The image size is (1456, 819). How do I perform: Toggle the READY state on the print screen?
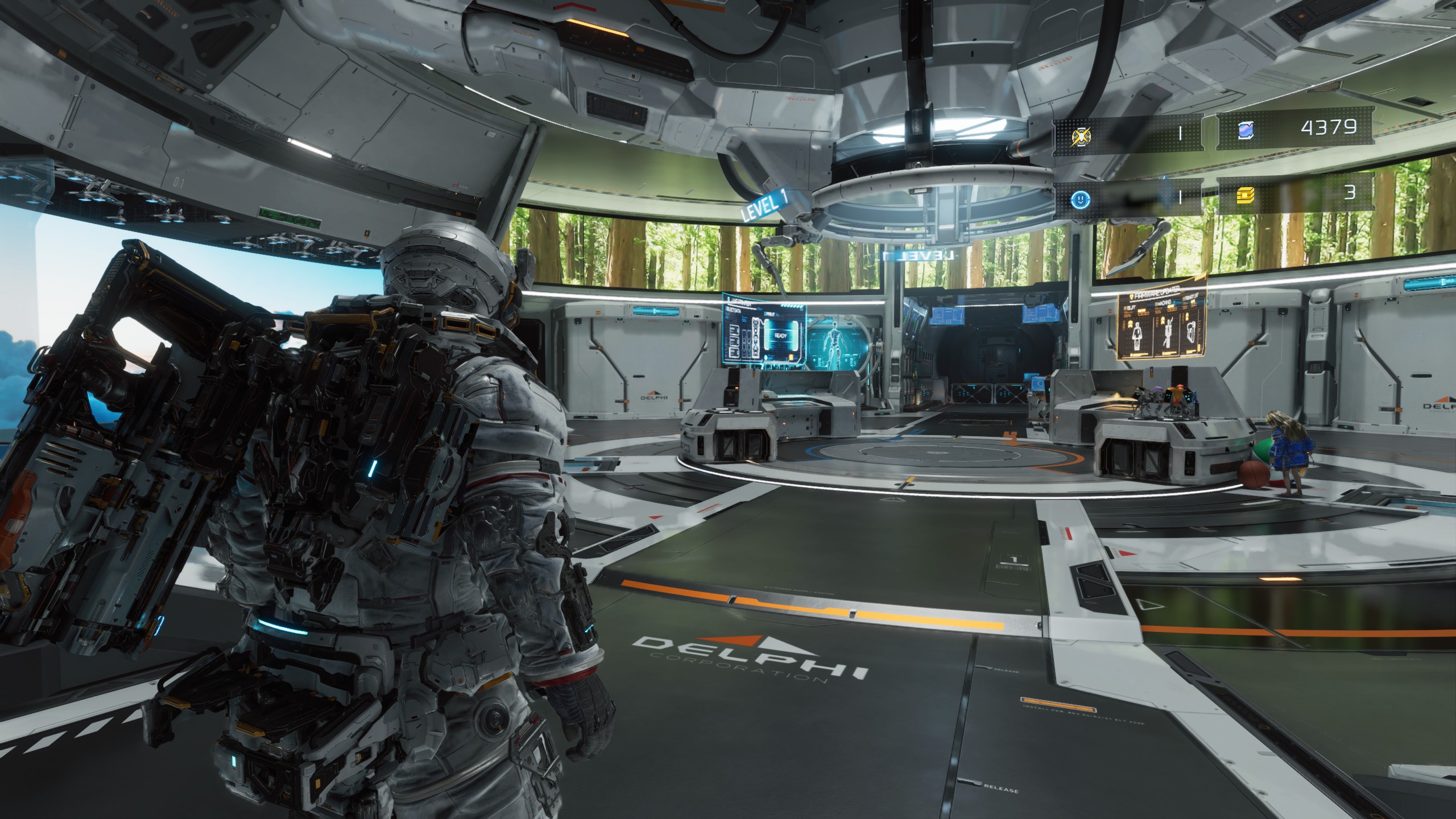pos(780,336)
